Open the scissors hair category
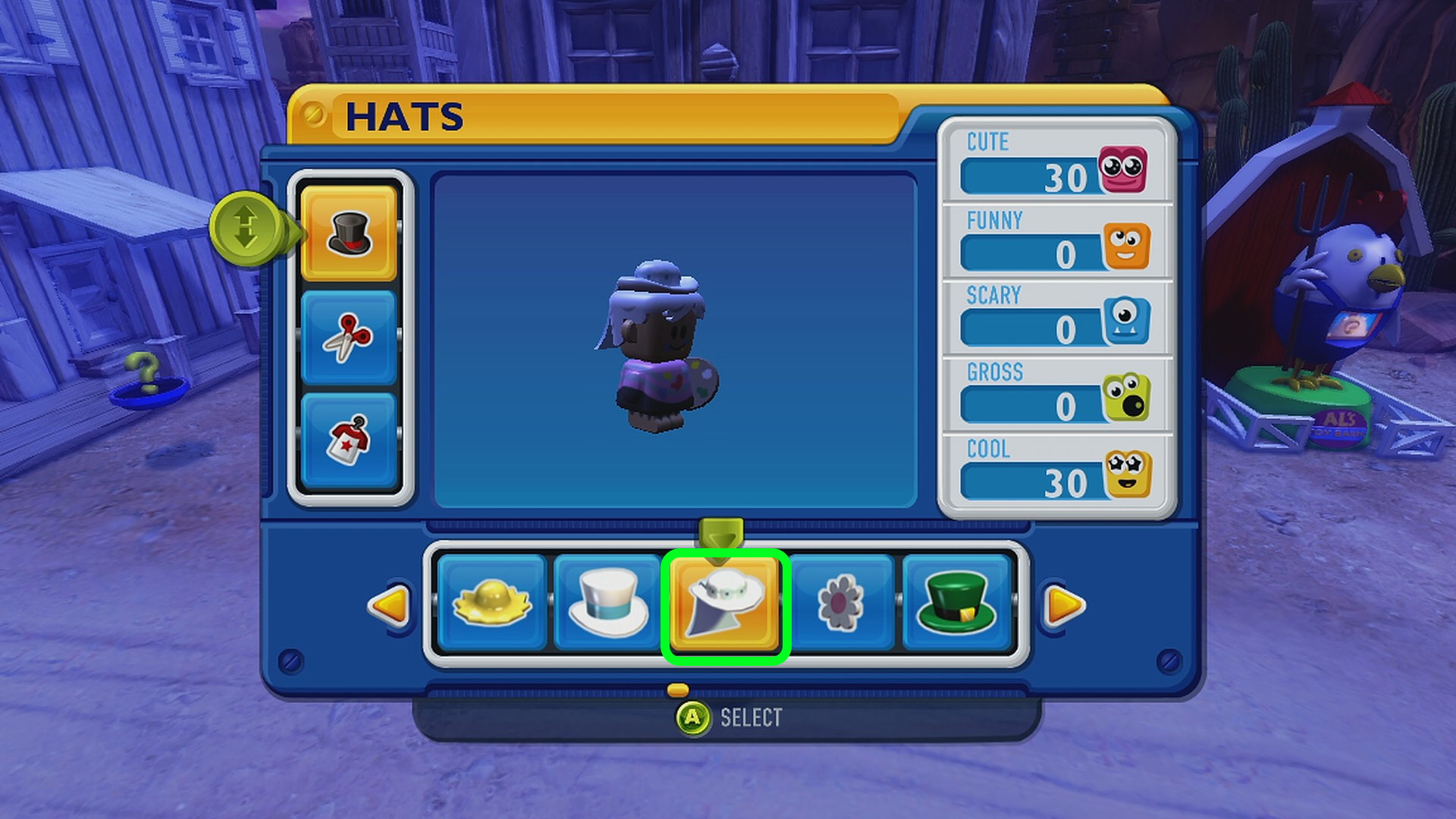The image size is (1456, 819). coord(349,337)
